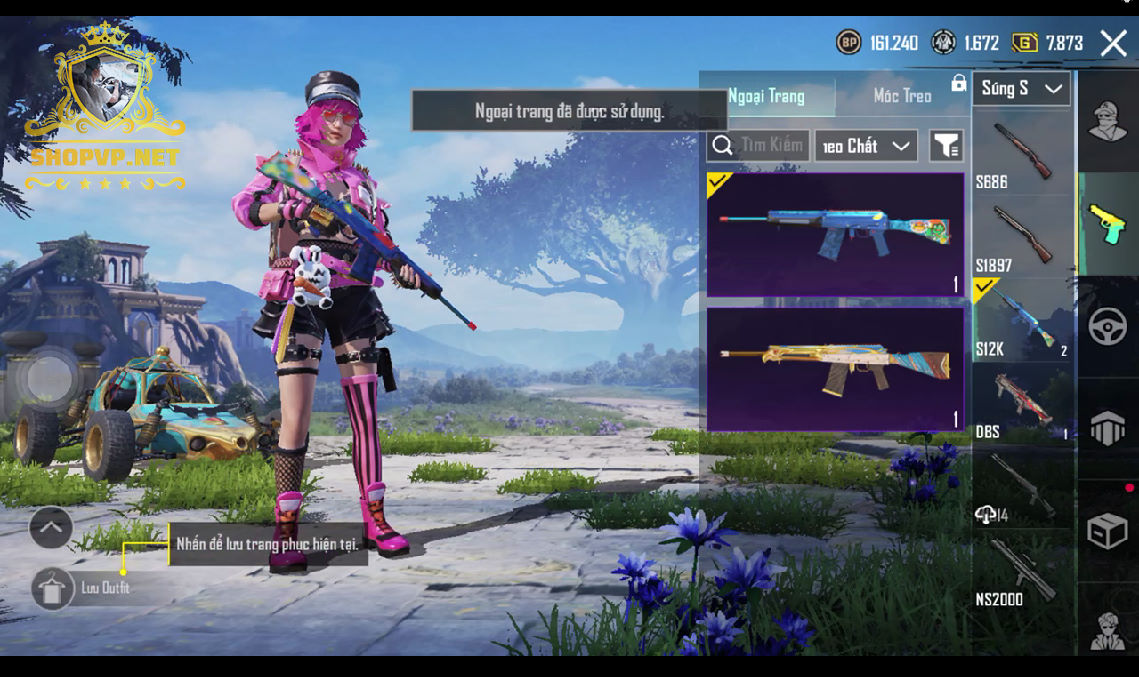1139x677 pixels.
Task: Choose the golden S12K skin thumbnail
Action: coord(835,369)
